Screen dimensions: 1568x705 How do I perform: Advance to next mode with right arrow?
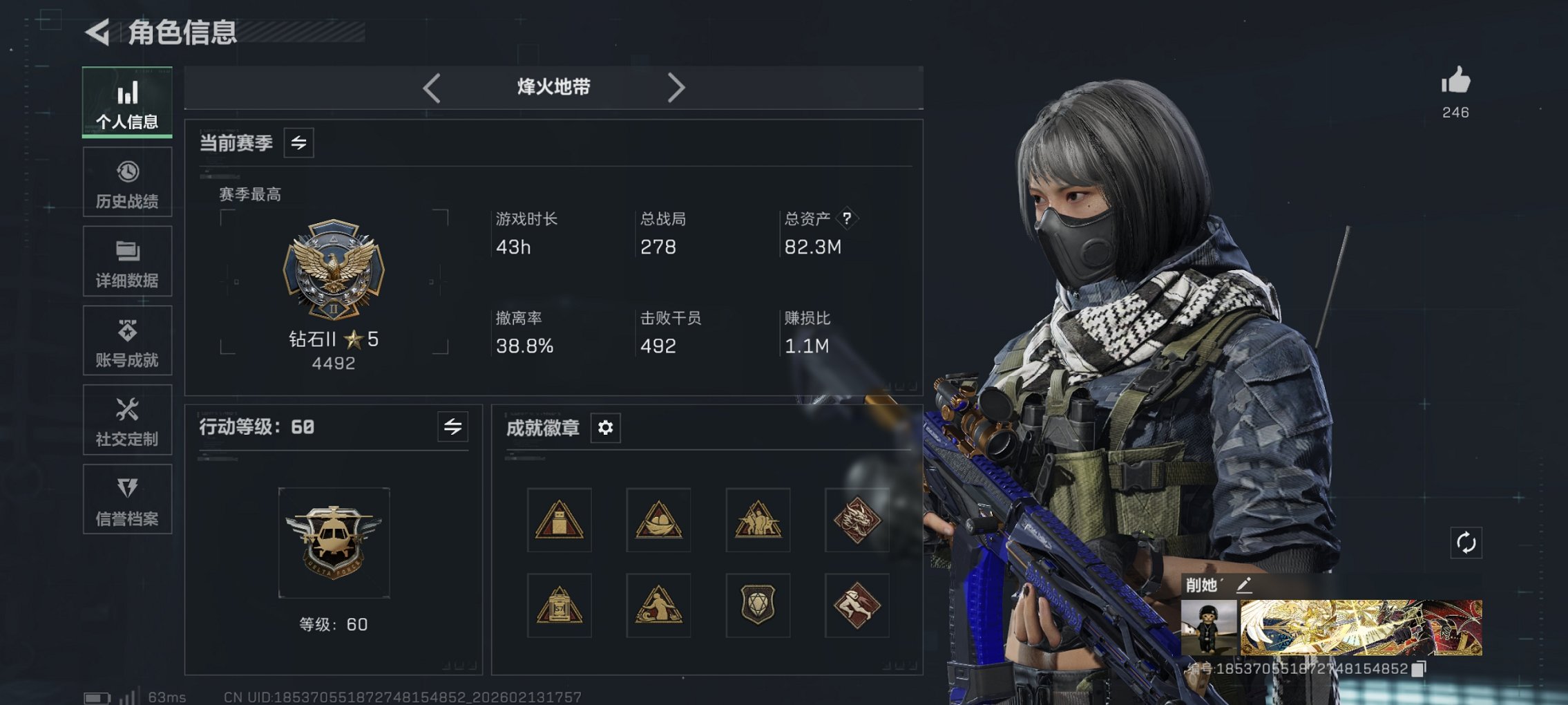pyautogui.click(x=676, y=87)
